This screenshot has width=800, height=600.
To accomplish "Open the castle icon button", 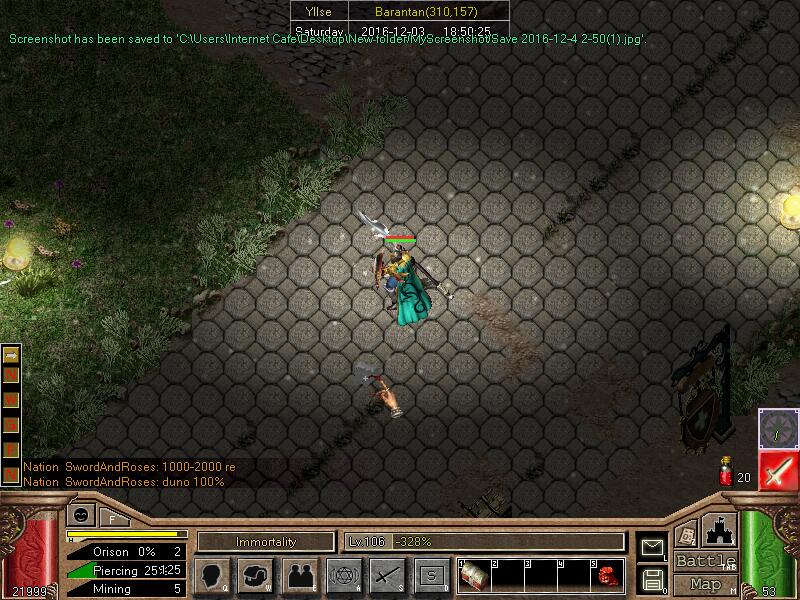I will [720, 529].
